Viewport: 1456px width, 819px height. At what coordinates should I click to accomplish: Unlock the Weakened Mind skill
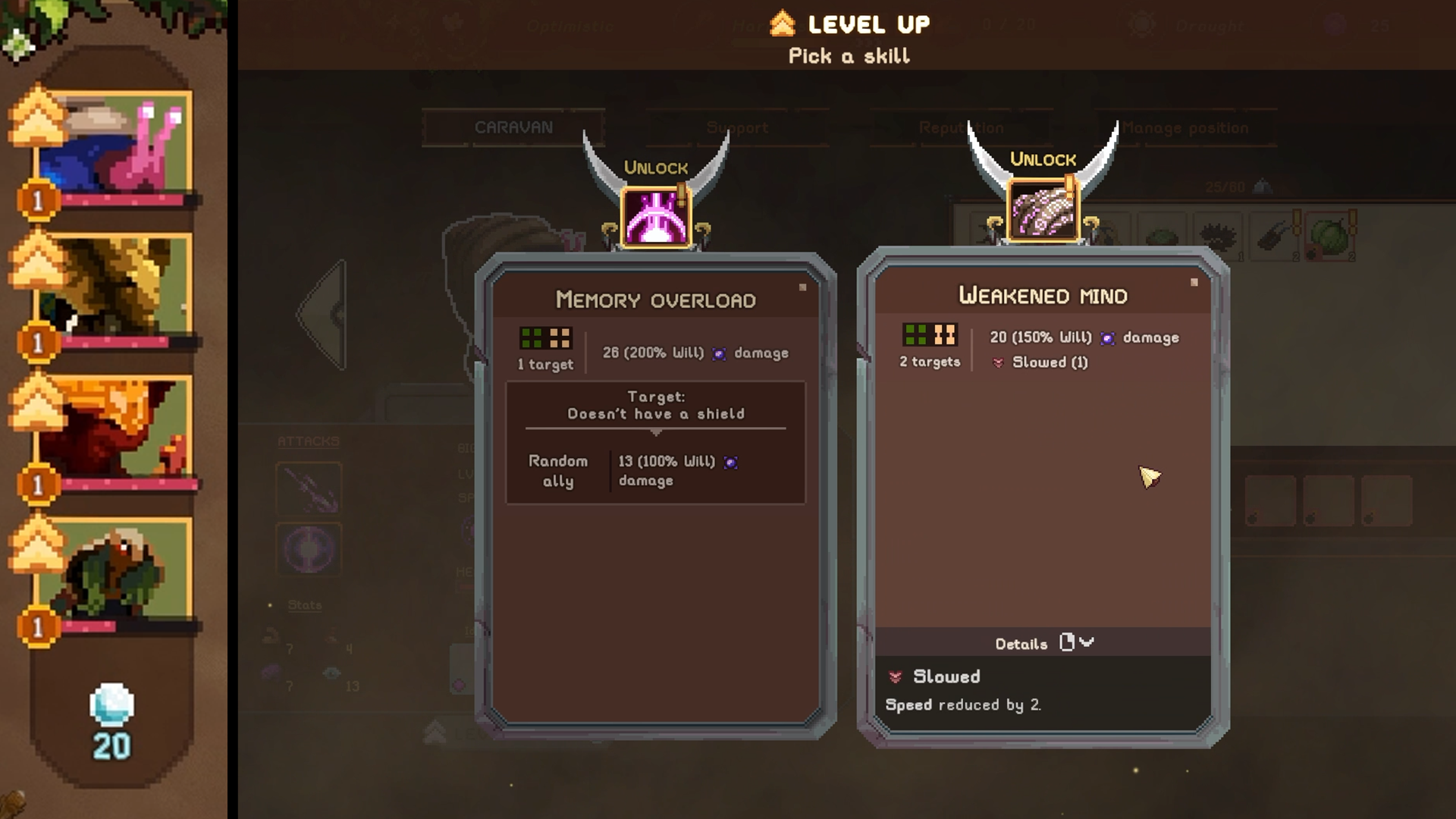tap(1043, 159)
